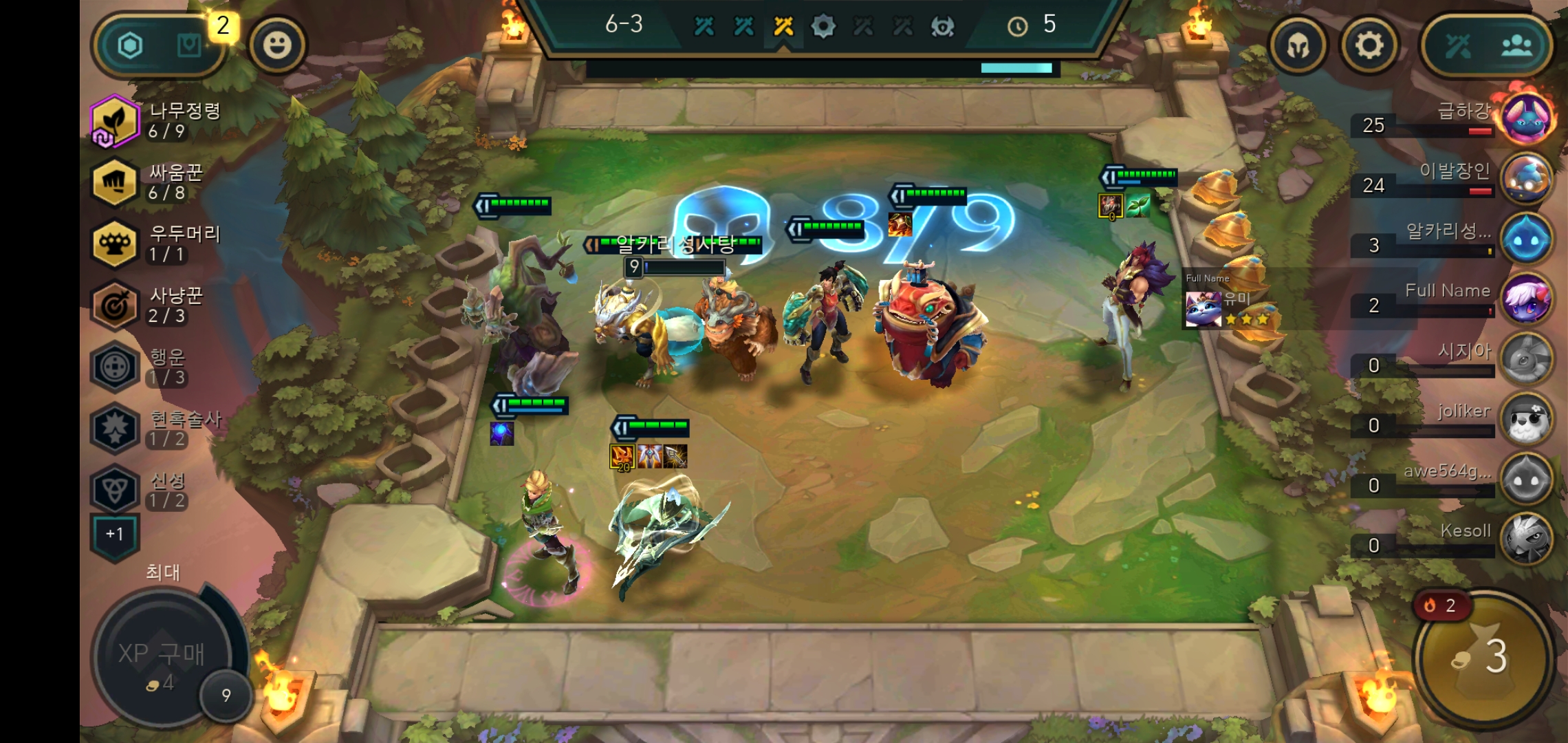The image size is (1568, 743).
Task: Open the 나무정령 trait details
Action: pyautogui.click(x=113, y=122)
